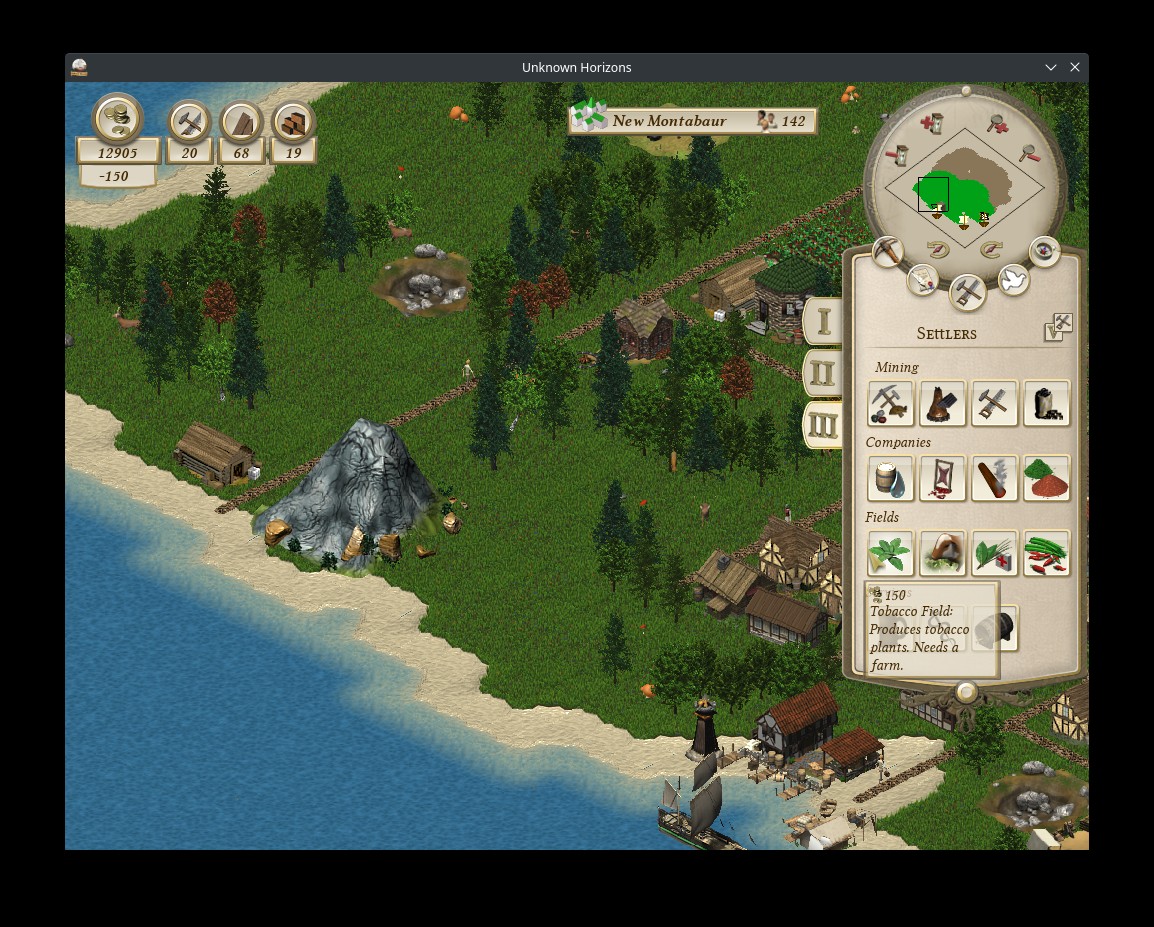Build the mine with pickaxes icon
The height and width of the screenshot is (927, 1154).
(x=890, y=403)
